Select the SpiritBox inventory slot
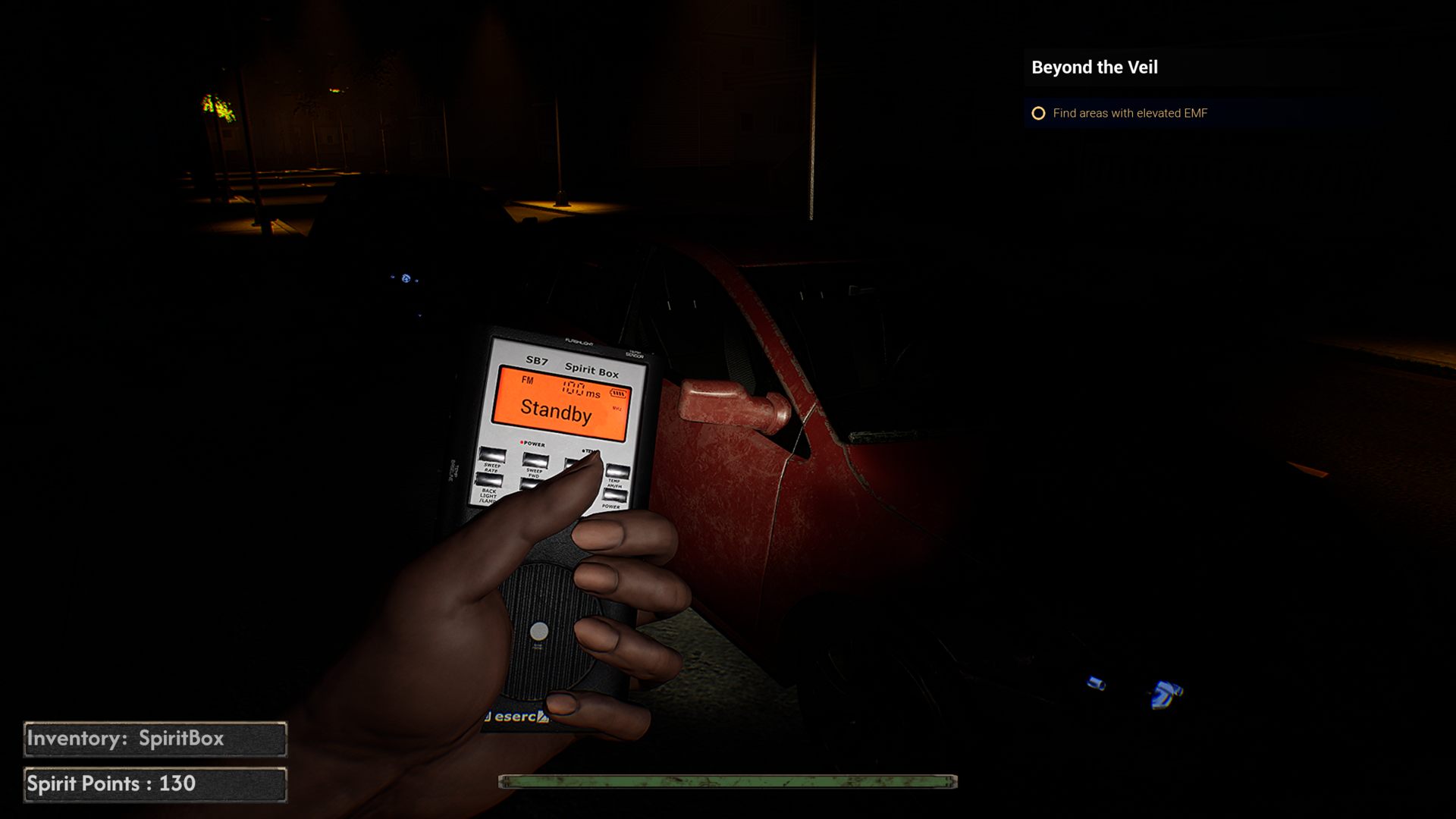1456x819 pixels. tap(155, 739)
